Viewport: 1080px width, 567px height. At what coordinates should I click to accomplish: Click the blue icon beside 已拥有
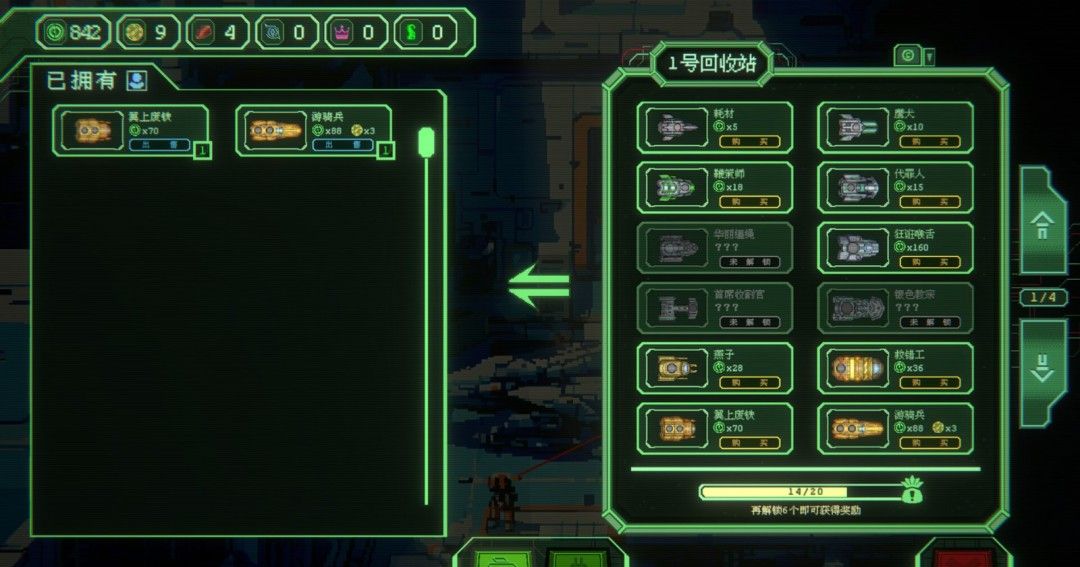coord(137,80)
